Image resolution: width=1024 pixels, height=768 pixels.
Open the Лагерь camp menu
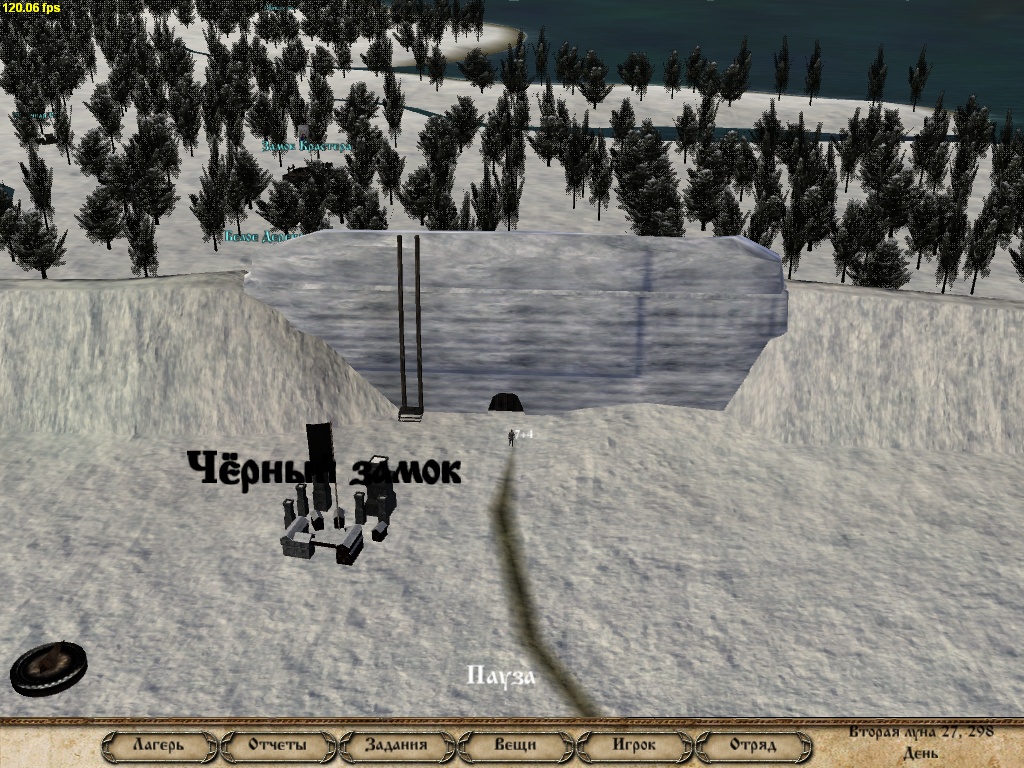(159, 745)
